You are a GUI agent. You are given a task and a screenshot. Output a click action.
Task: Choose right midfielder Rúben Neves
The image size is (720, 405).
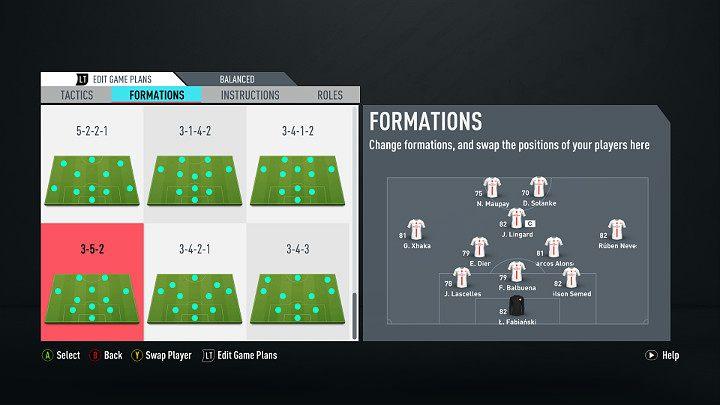[617, 231]
